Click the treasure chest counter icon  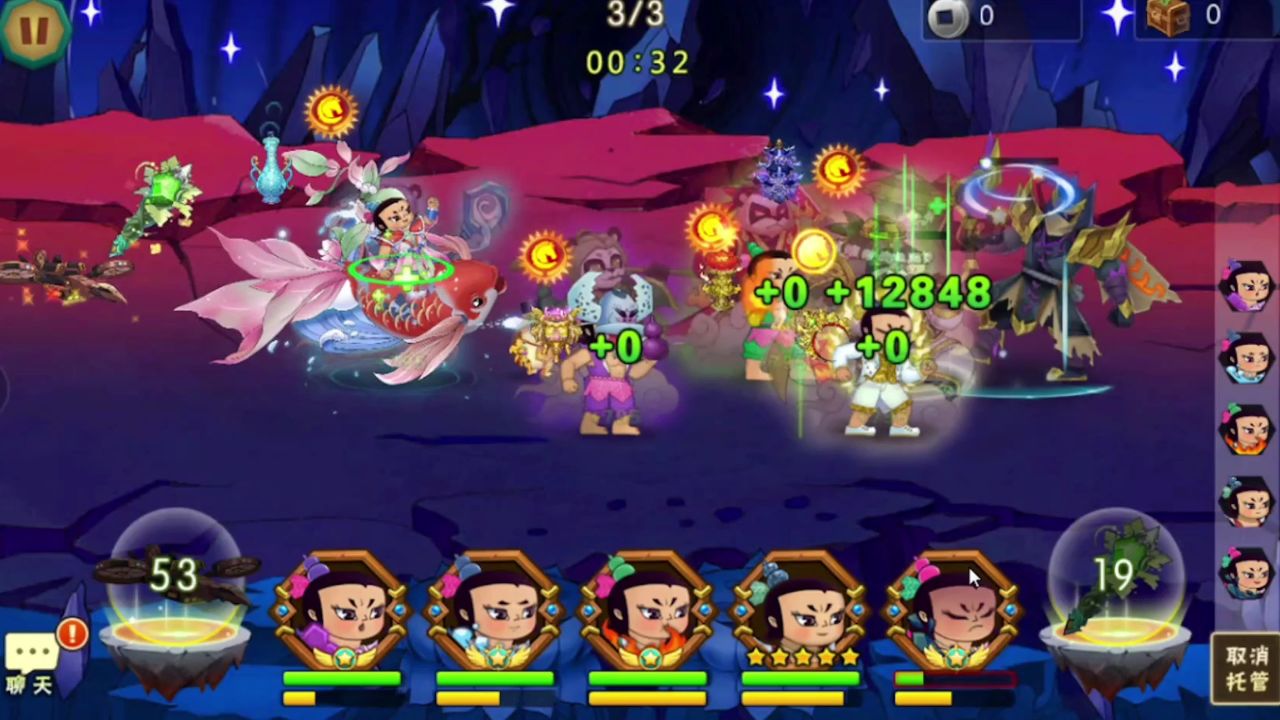(1167, 16)
